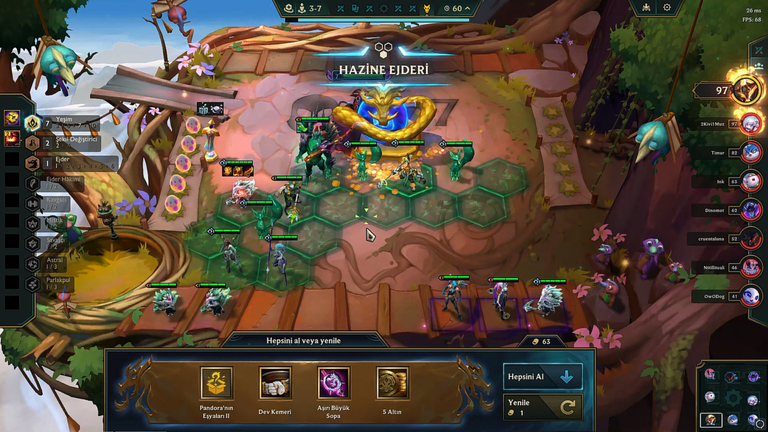Select Pandora'nın Eşyaları II reward

tap(217, 384)
